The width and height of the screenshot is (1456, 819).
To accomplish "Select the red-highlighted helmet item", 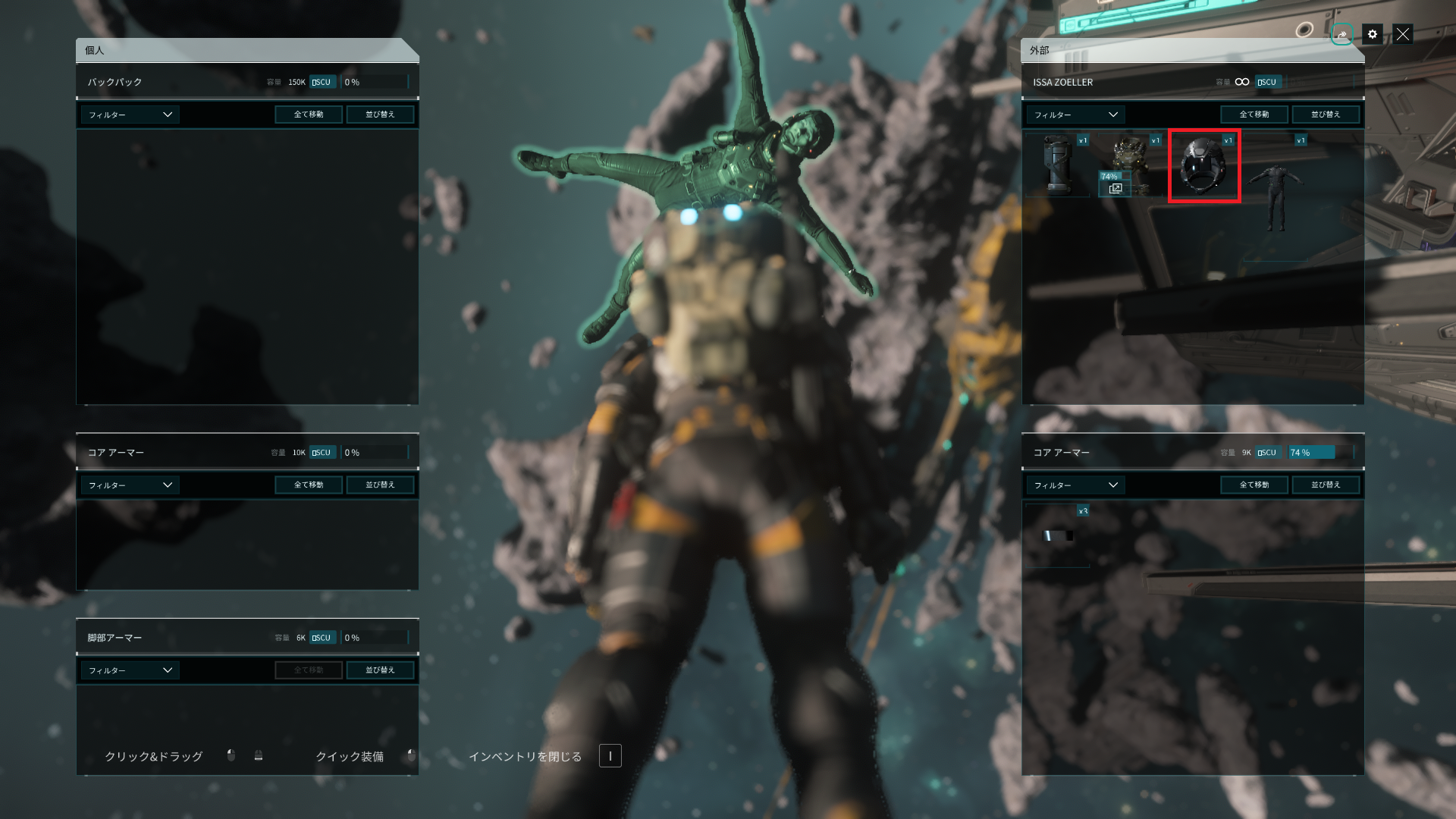I will [x=1204, y=165].
